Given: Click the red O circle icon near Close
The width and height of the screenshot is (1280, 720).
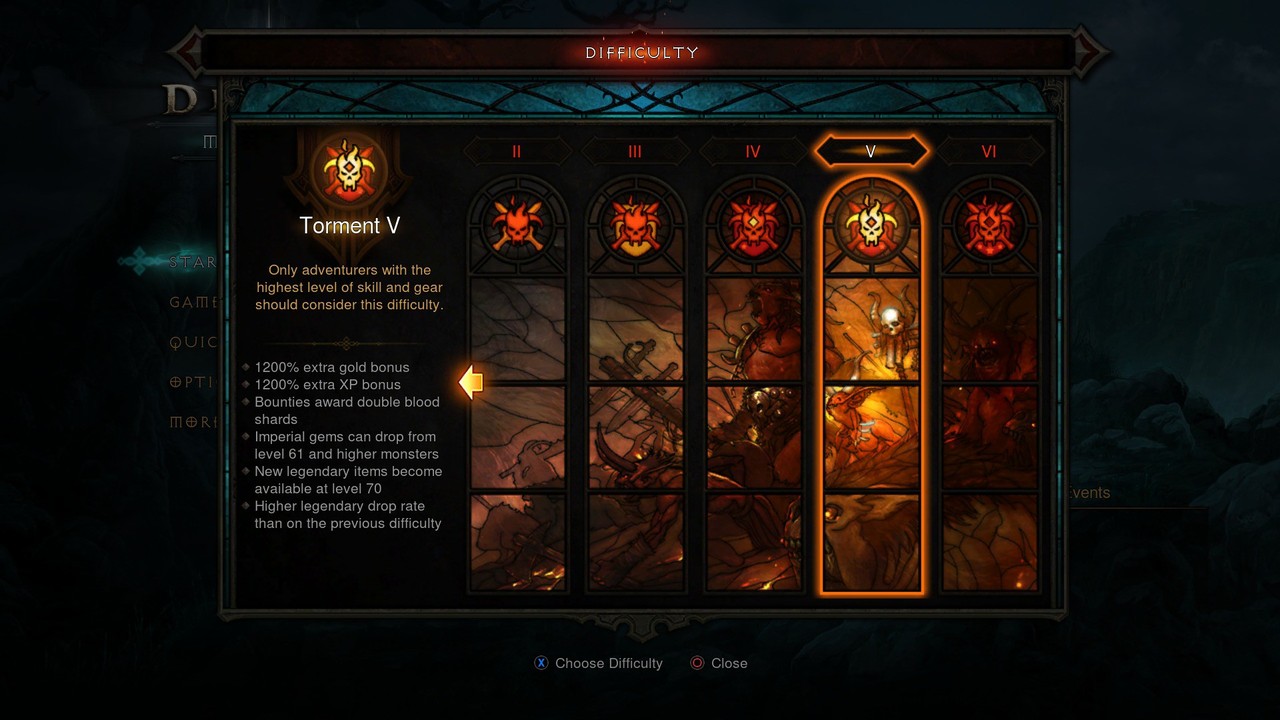Looking at the screenshot, I should pos(697,663).
